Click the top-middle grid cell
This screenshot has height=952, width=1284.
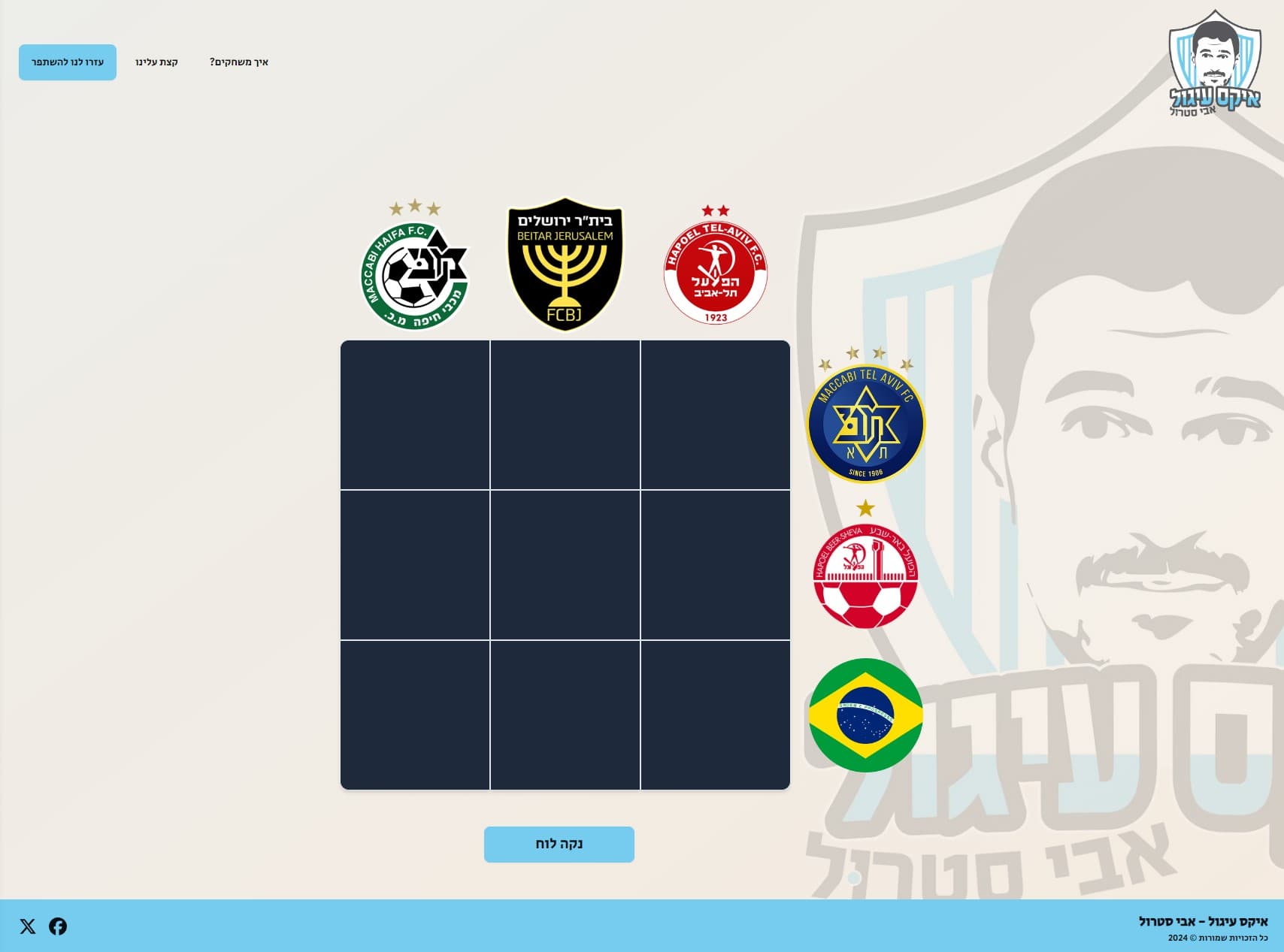click(x=565, y=413)
